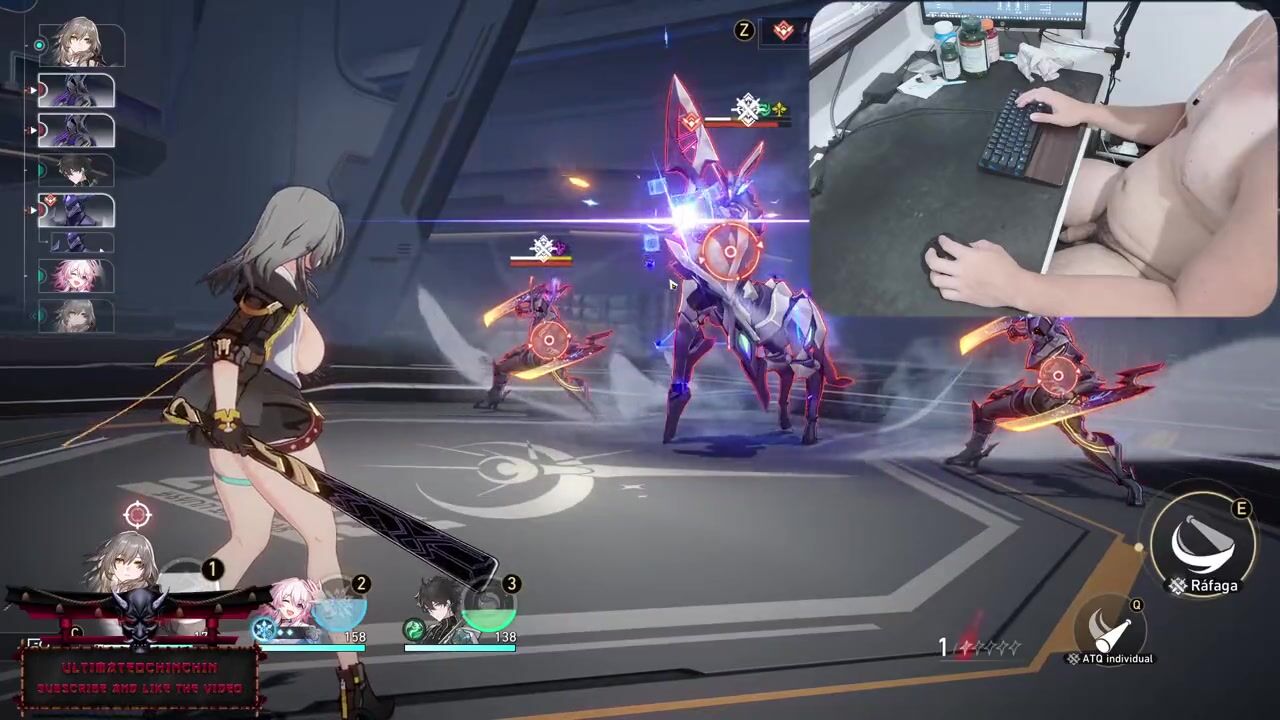Click March 7th's pink-haired turn order portrait

click(76, 276)
